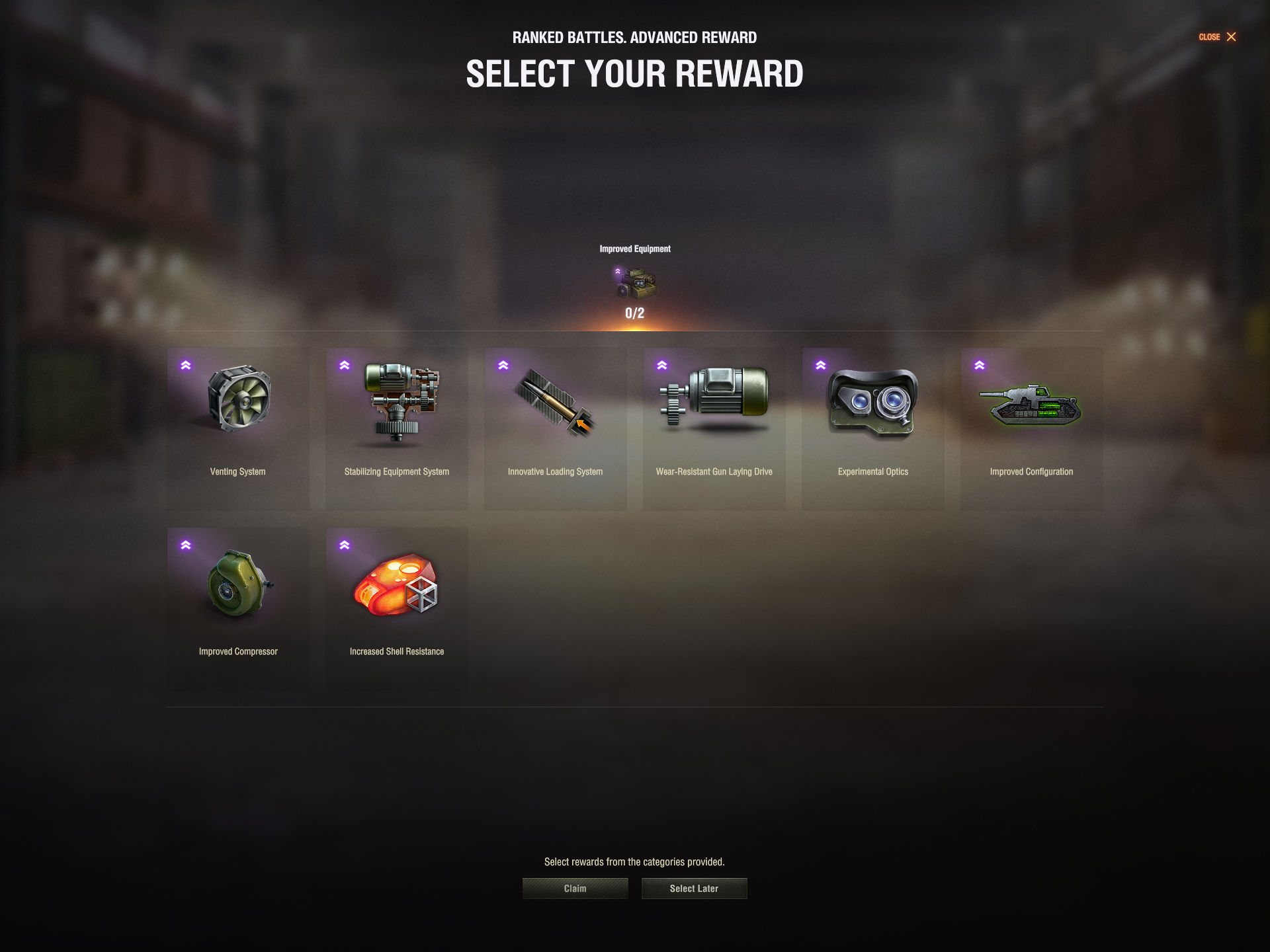Click the chevron badge above Improved Equipment
The image size is (1270, 952).
tap(618, 271)
